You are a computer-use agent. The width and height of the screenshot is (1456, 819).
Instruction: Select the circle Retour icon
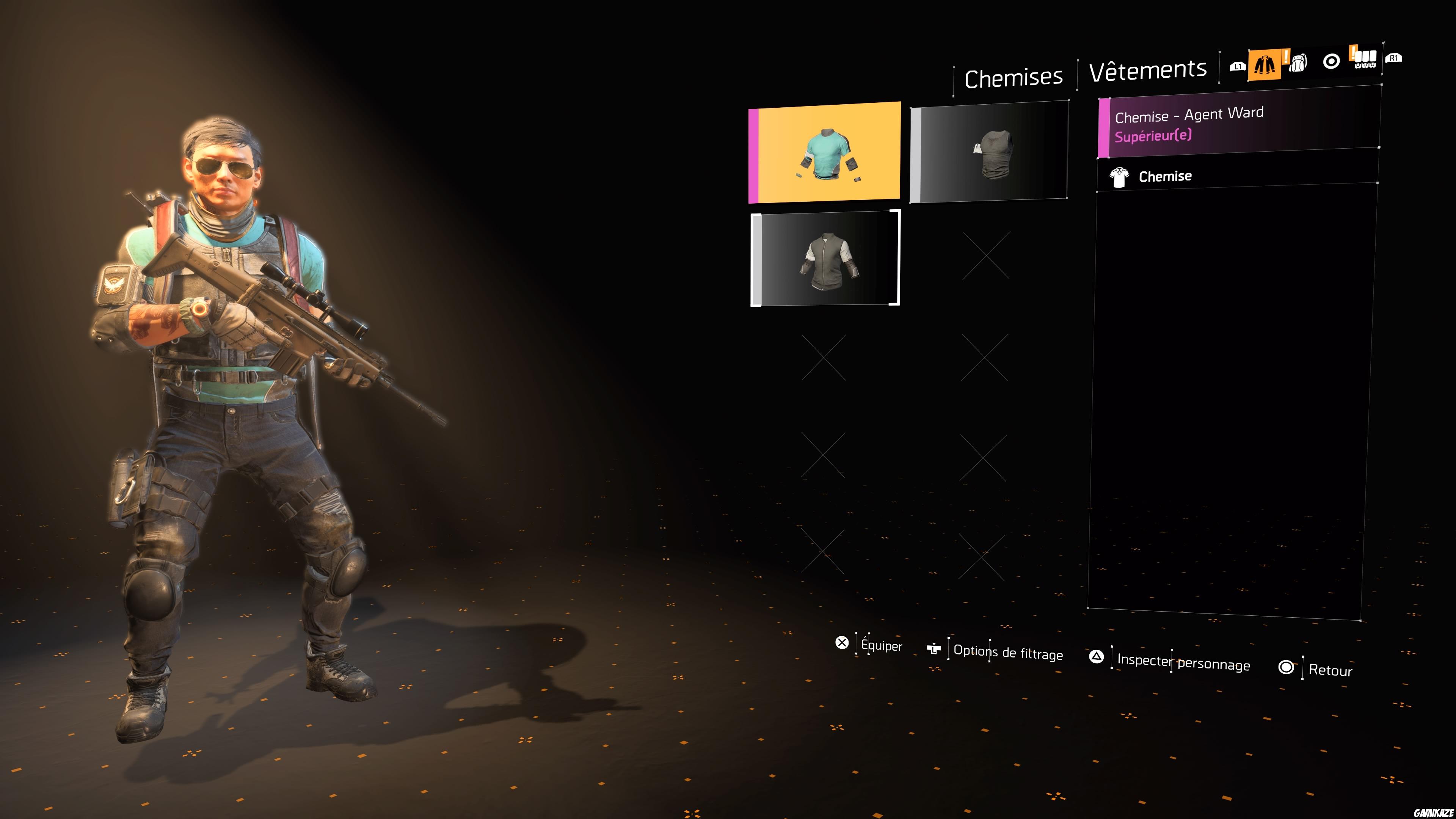(x=1287, y=667)
